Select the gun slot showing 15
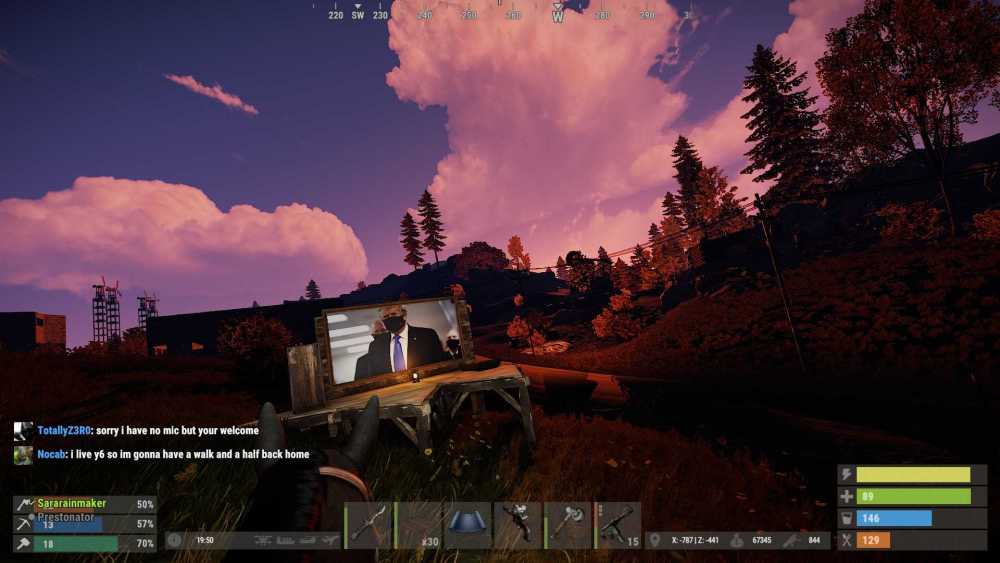This screenshot has width=1000, height=563. coord(619,525)
